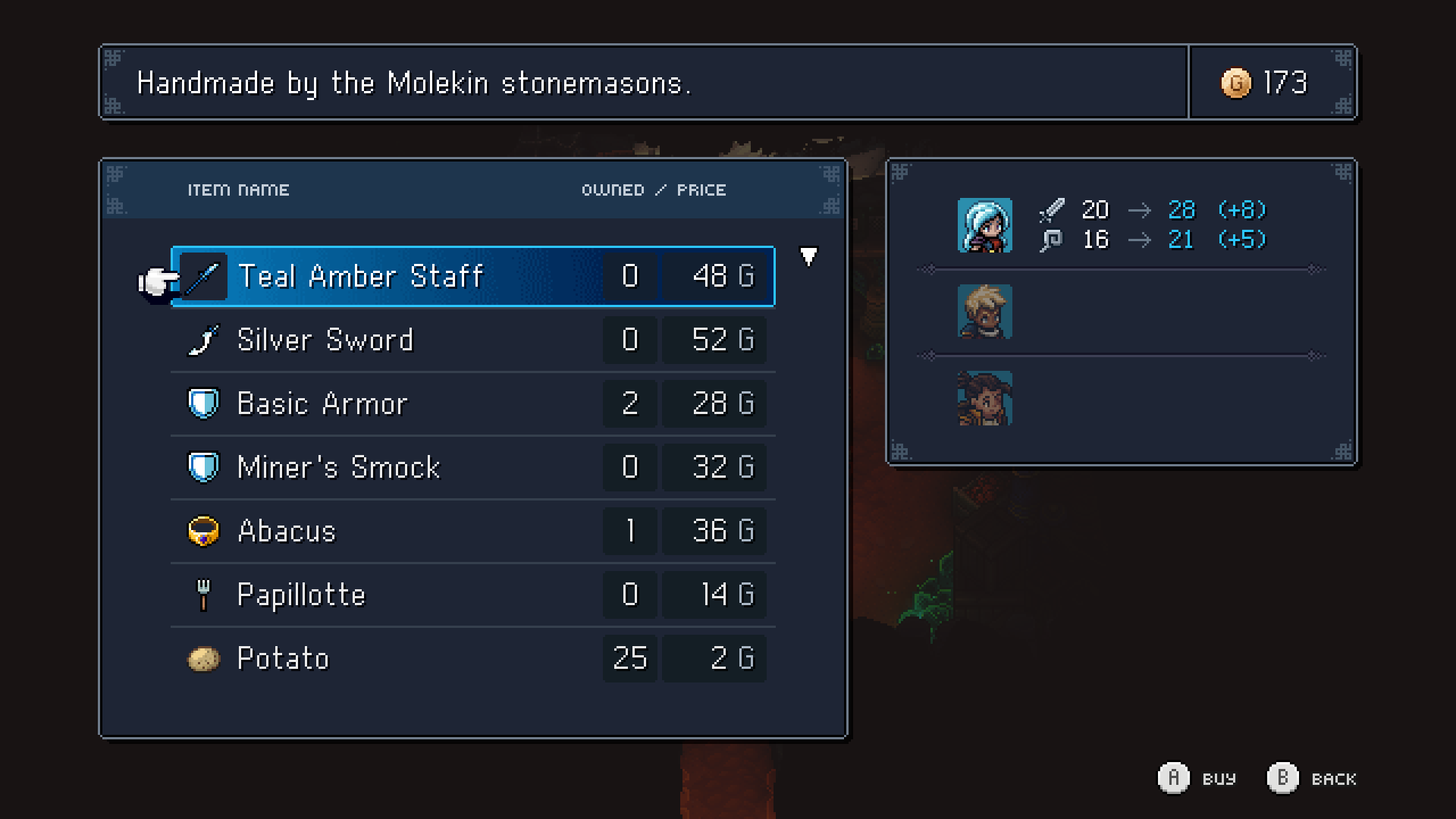This screenshot has height=819, width=1456.
Task: Pick the Basic Armor entry
Action: coord(473,404)
